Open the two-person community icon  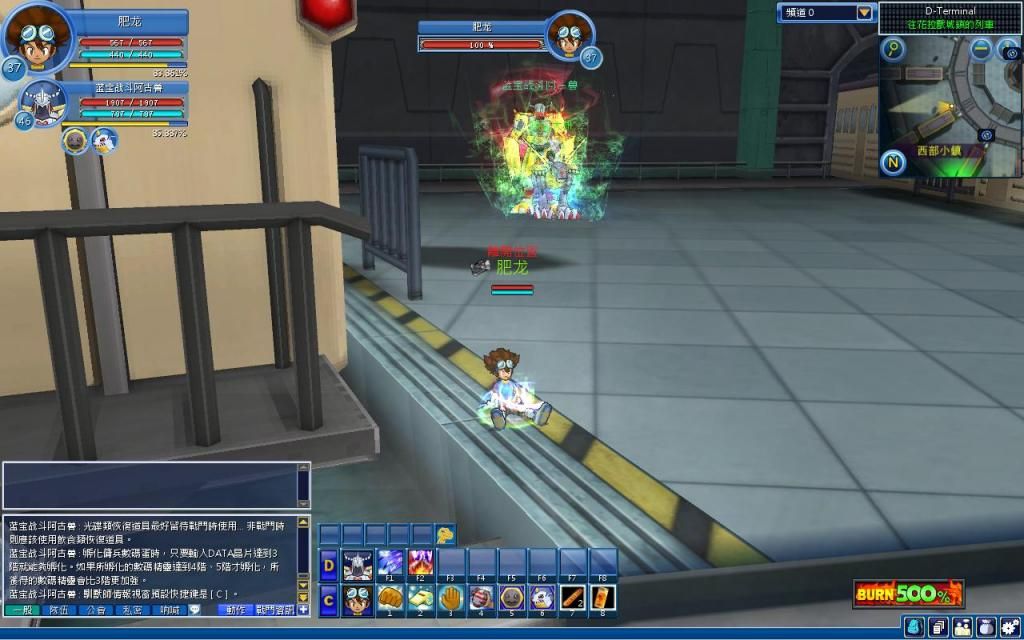click(x=962, y=626)
